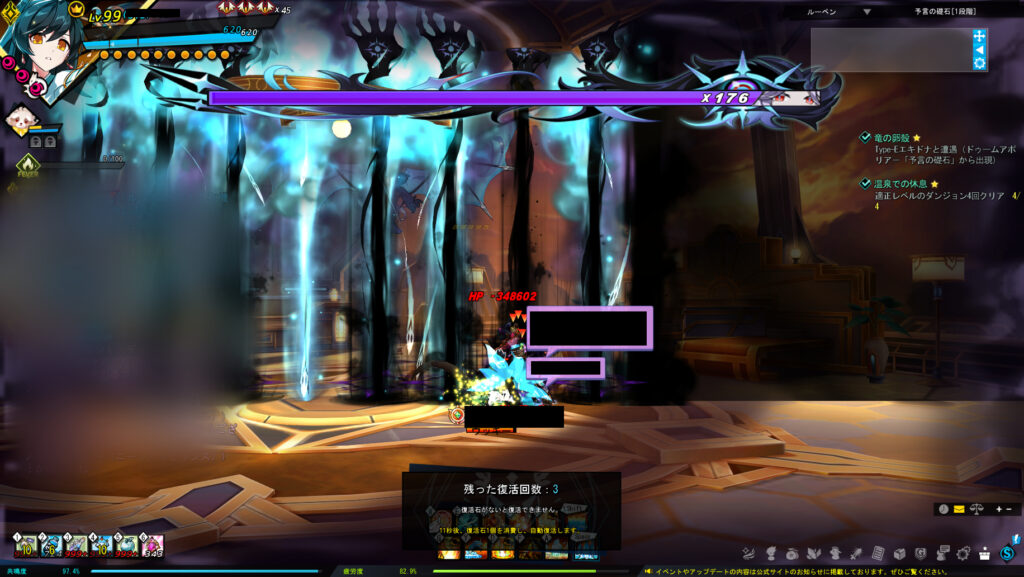Use quick slot 6 pink potion
This screenshot has height=577, width=1024.
pos(152,546)
